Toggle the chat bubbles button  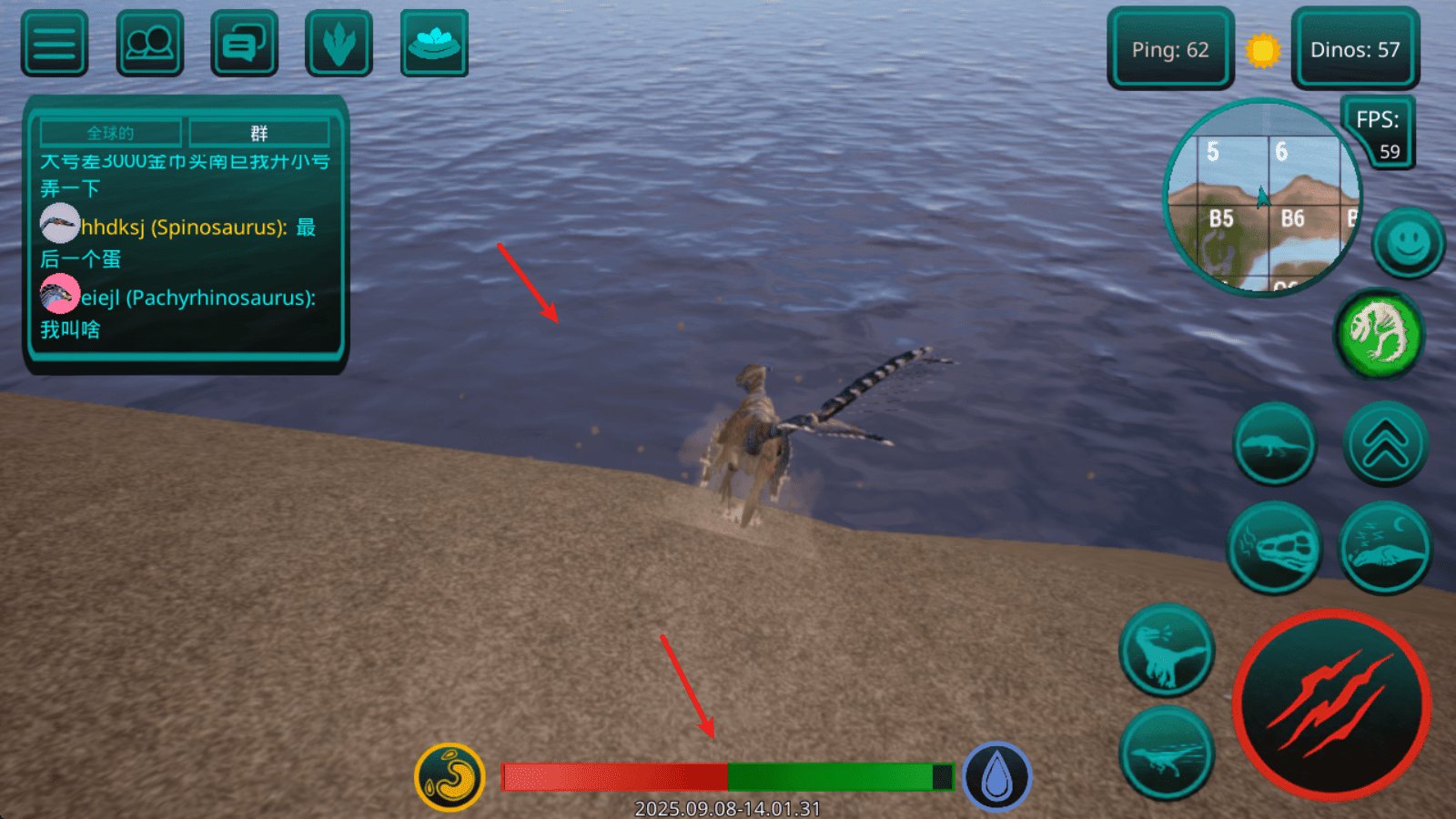pos(244,44)
